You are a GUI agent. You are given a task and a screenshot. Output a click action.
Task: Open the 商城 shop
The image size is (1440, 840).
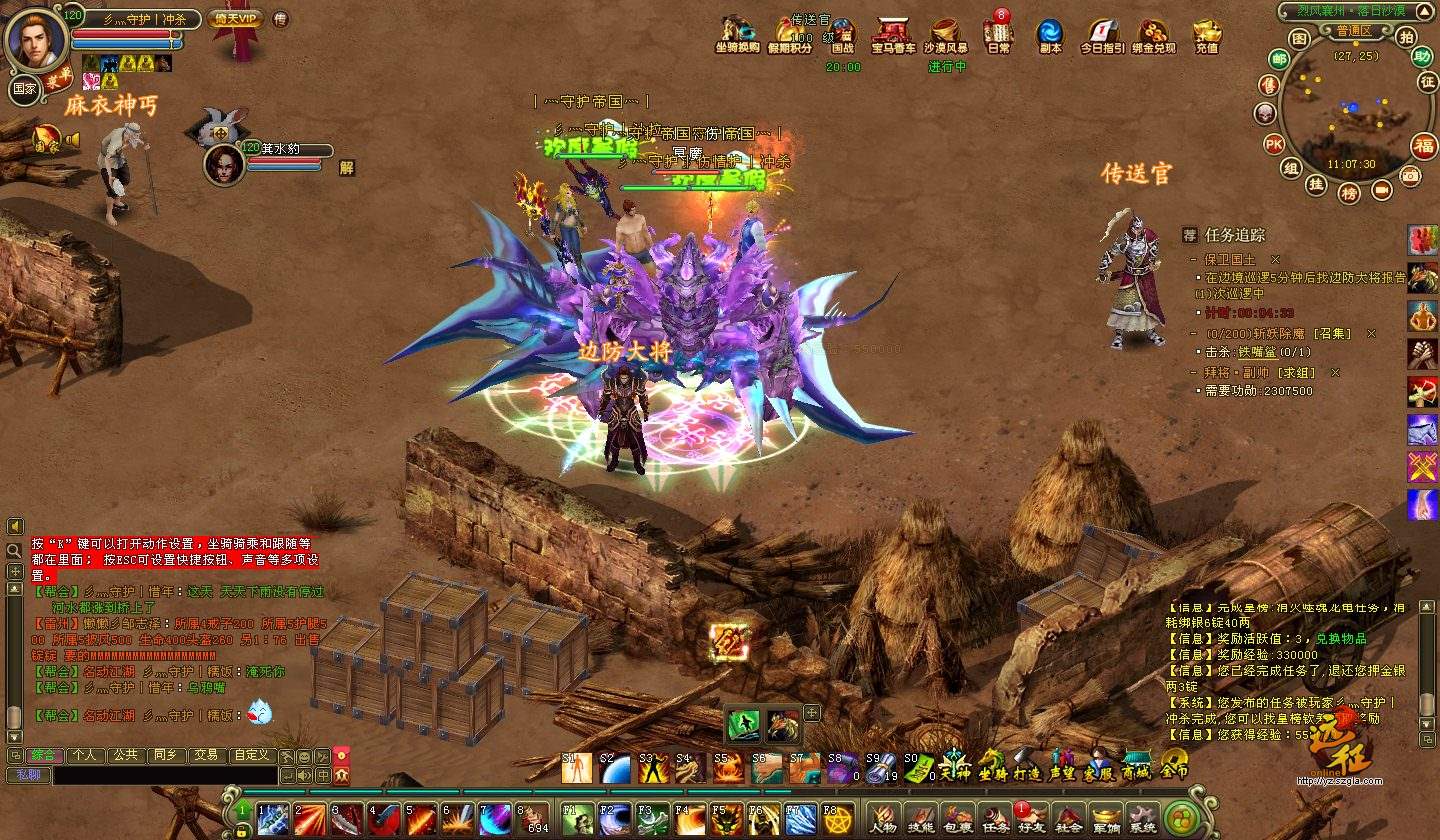point(1137,767)
